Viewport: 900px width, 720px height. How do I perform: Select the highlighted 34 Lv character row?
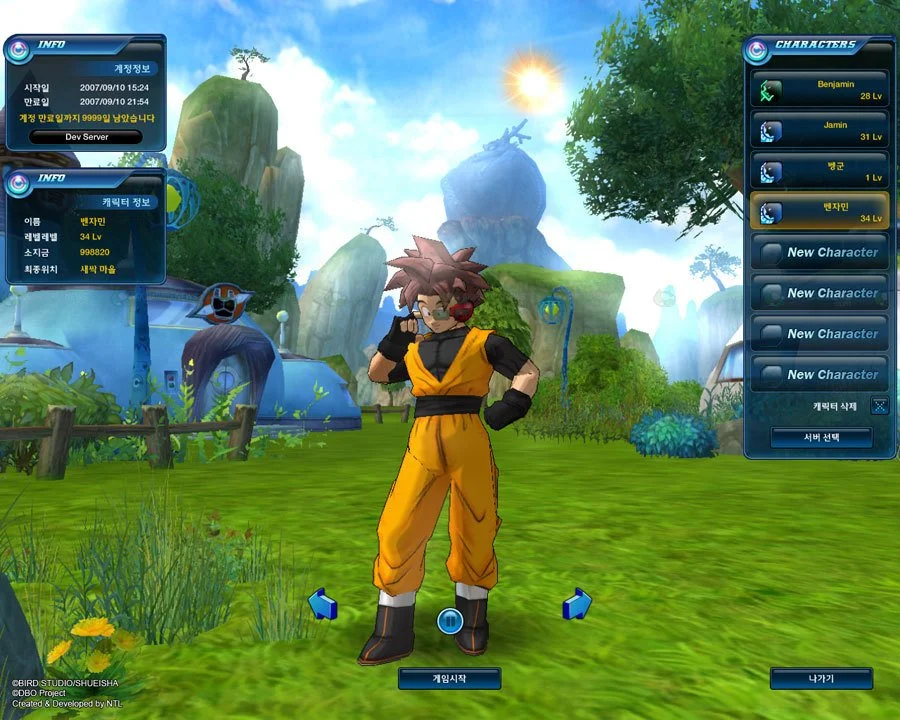(820, 211)
